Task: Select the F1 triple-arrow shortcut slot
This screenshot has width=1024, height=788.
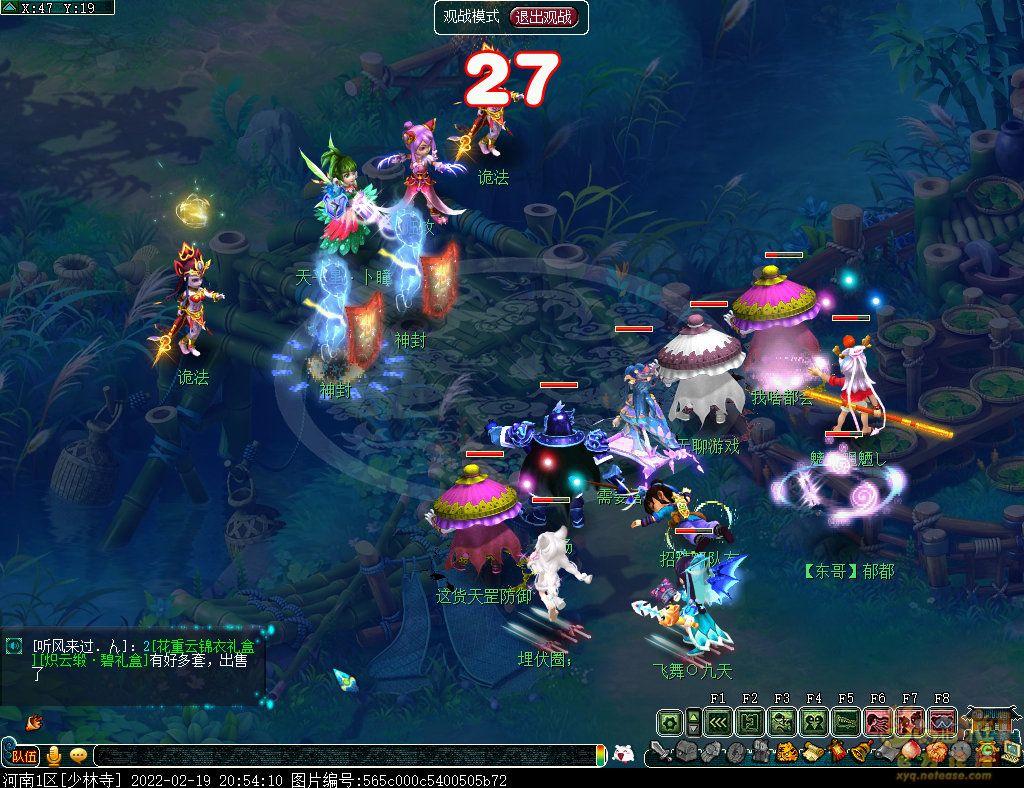Action: coord(717,721)
